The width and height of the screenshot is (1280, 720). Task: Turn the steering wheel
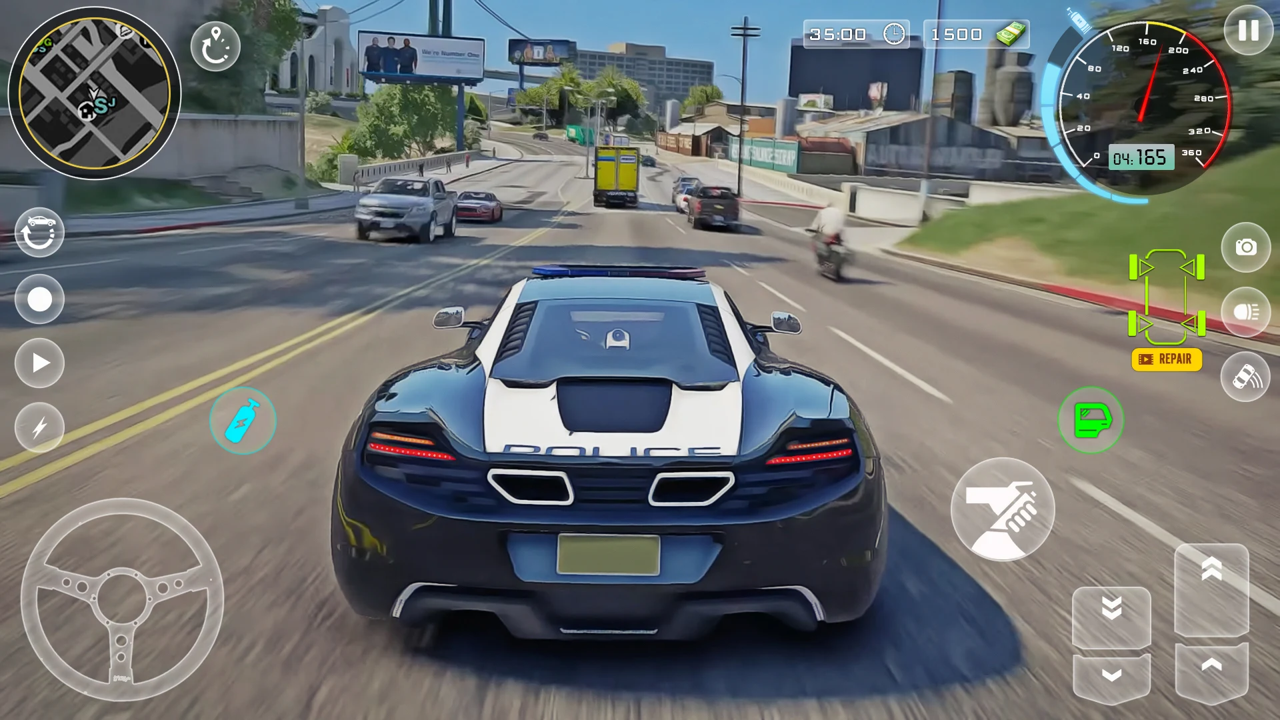122,600
